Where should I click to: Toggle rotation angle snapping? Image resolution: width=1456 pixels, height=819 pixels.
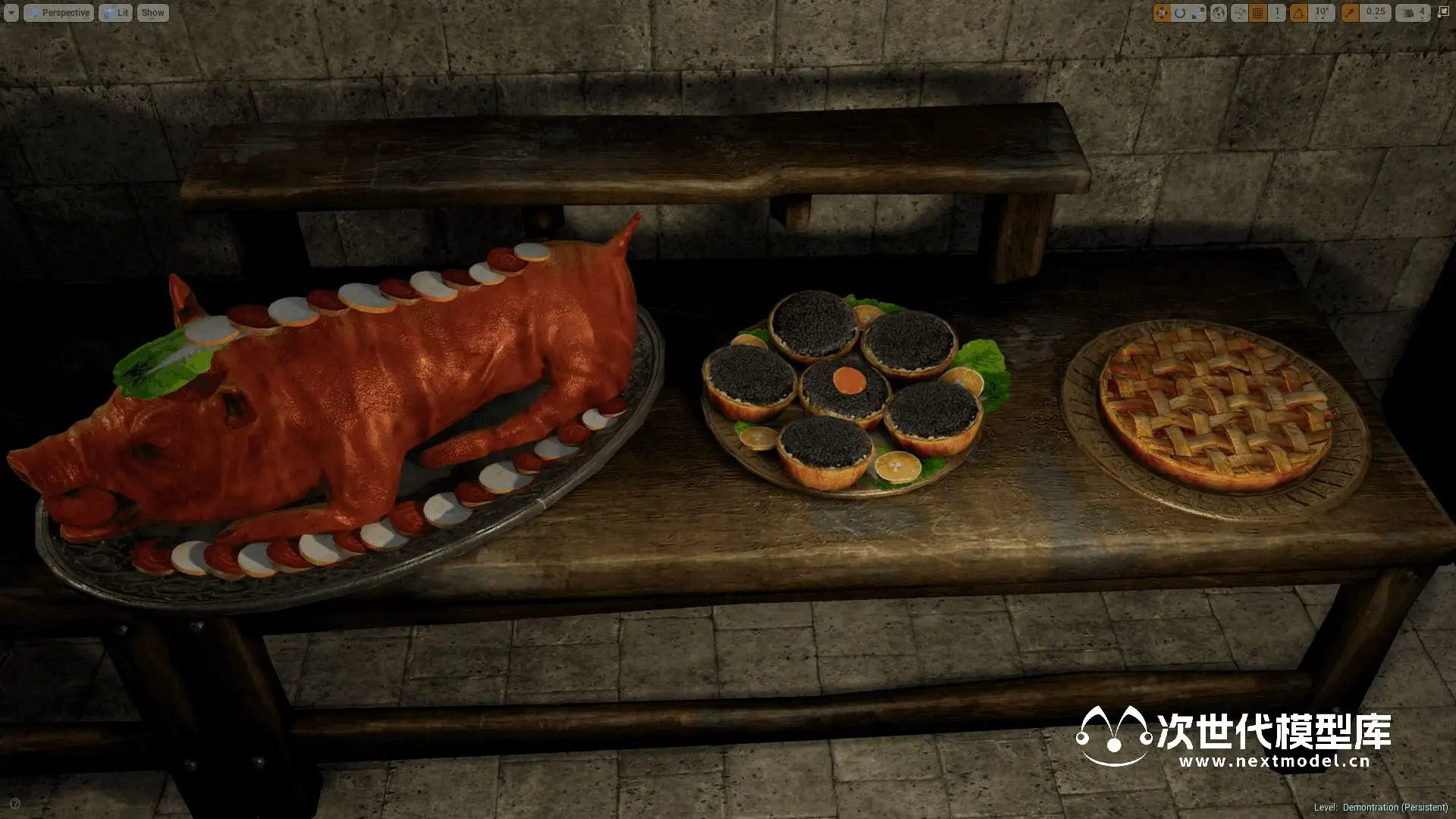(x=1299, y=13)
